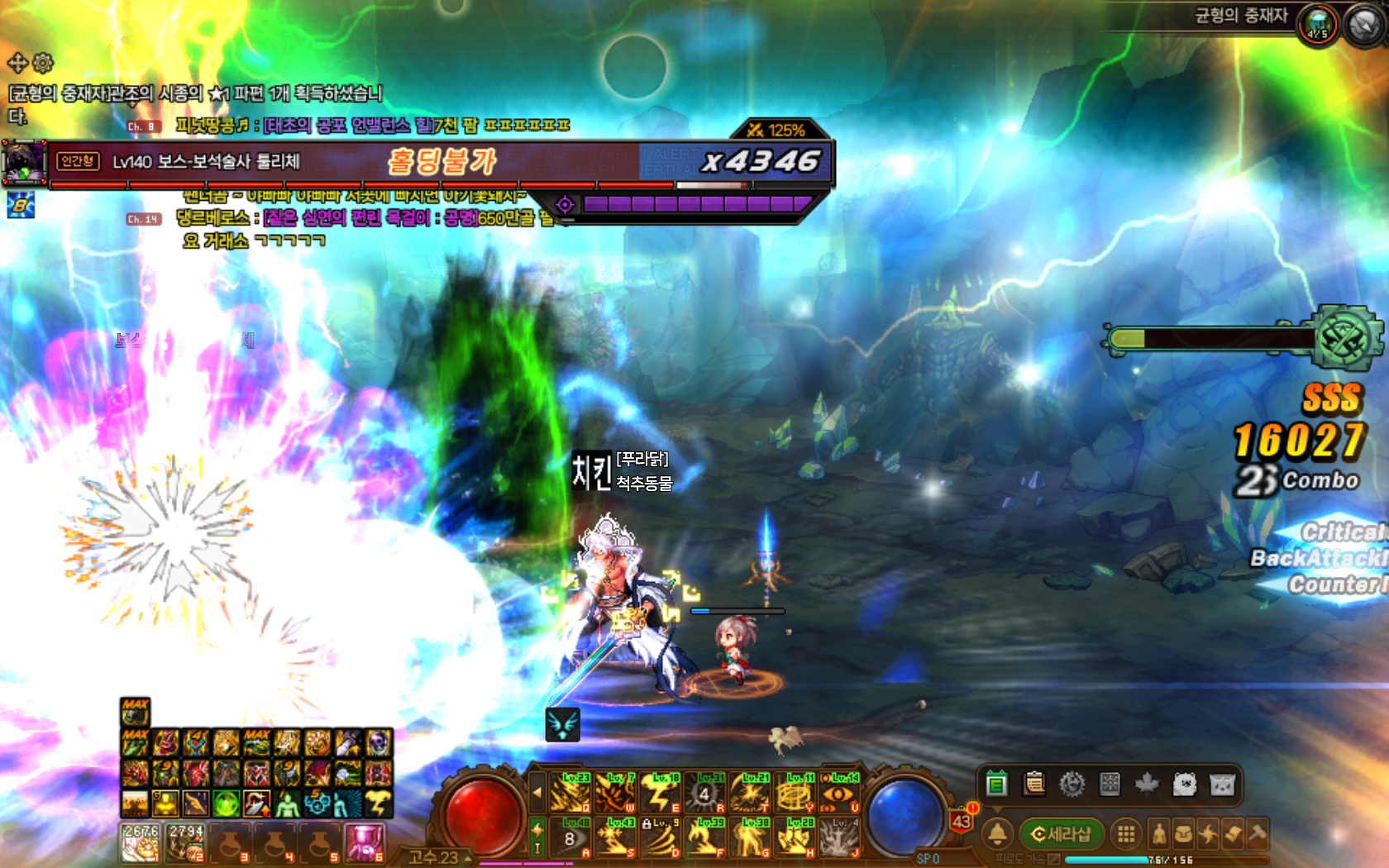This screenshot has width=1389, height=868.
Task: Open the auction hammer icon
Action: [1258, 834]
